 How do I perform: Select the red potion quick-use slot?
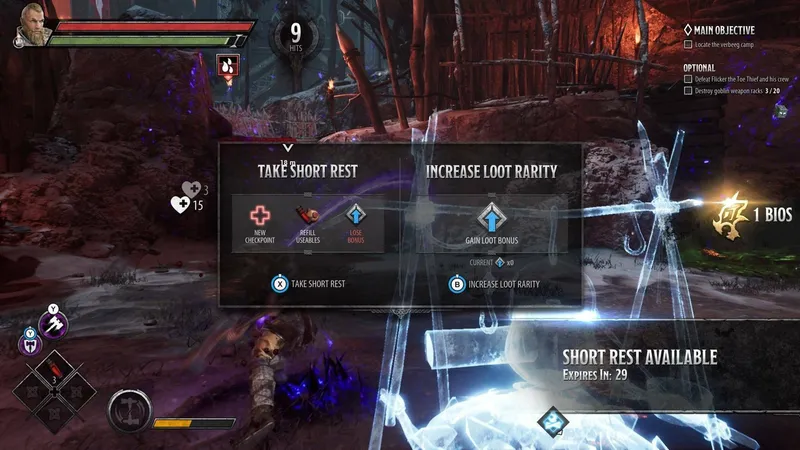point(56,373)
